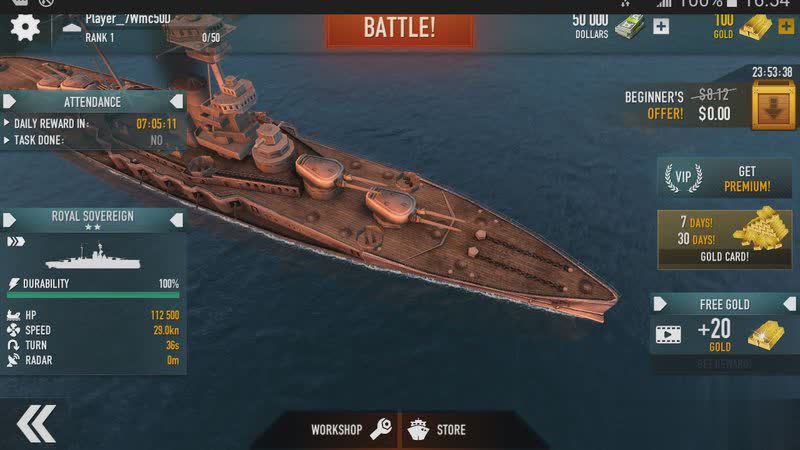Image resolution: width=800 pixels, height=450 pixels.
Task: Go back with the double arrow button
Action: click(36, 424)
